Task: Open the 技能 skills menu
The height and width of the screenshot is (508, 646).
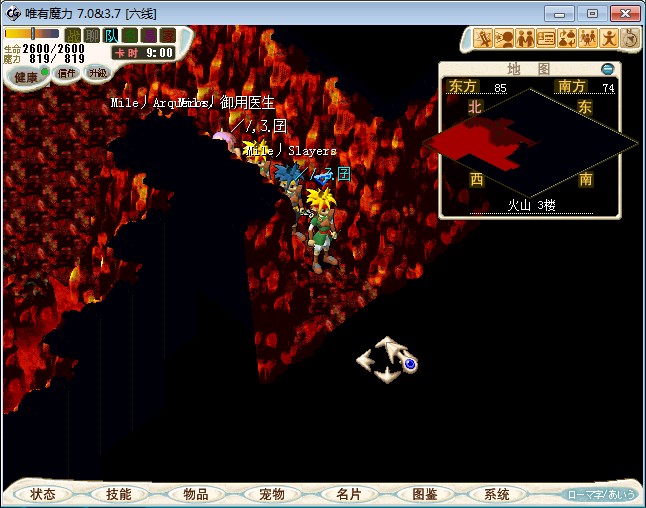Action: (x=119, y=494)
